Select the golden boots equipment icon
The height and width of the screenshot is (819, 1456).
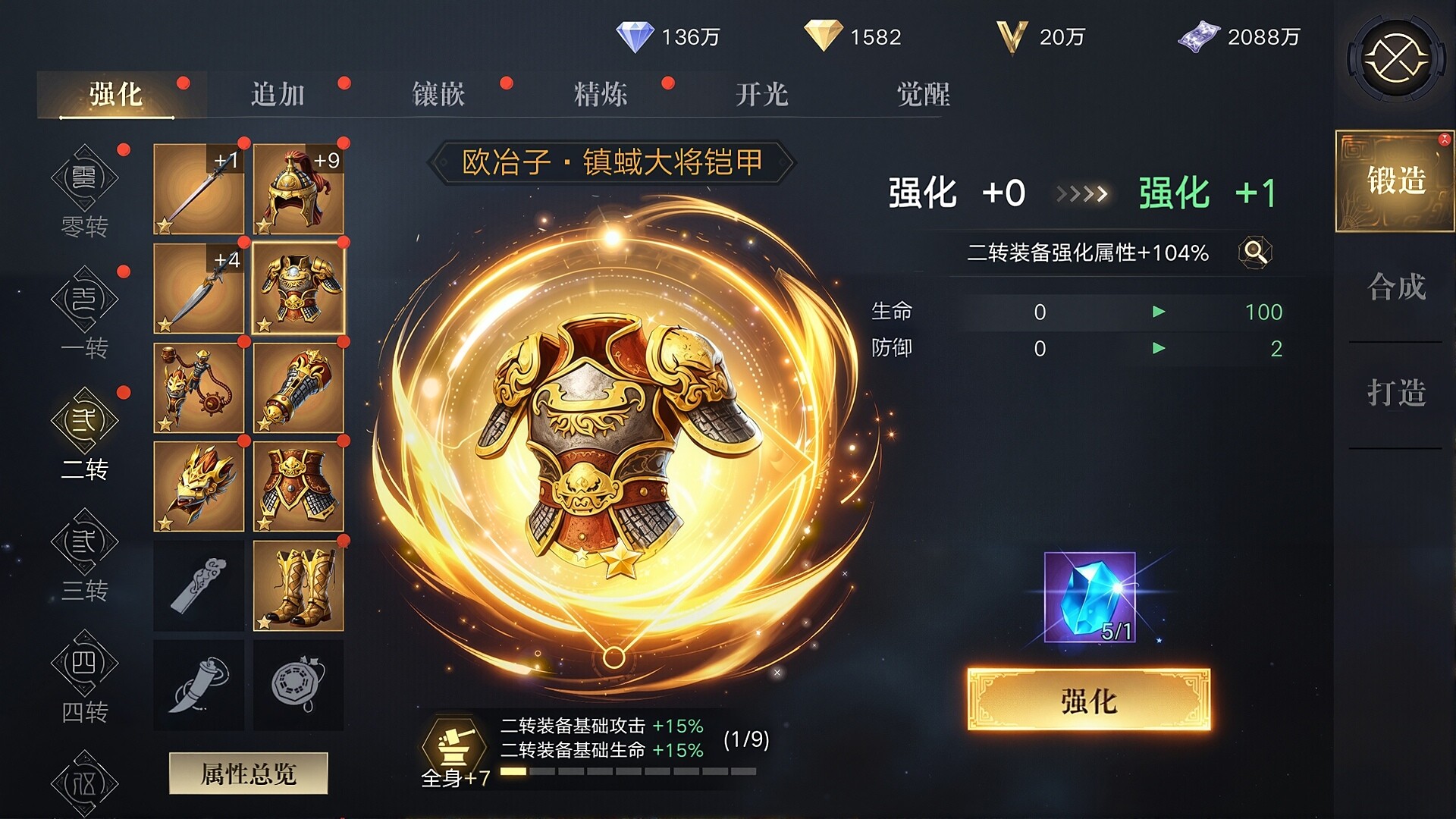(299, 586)
